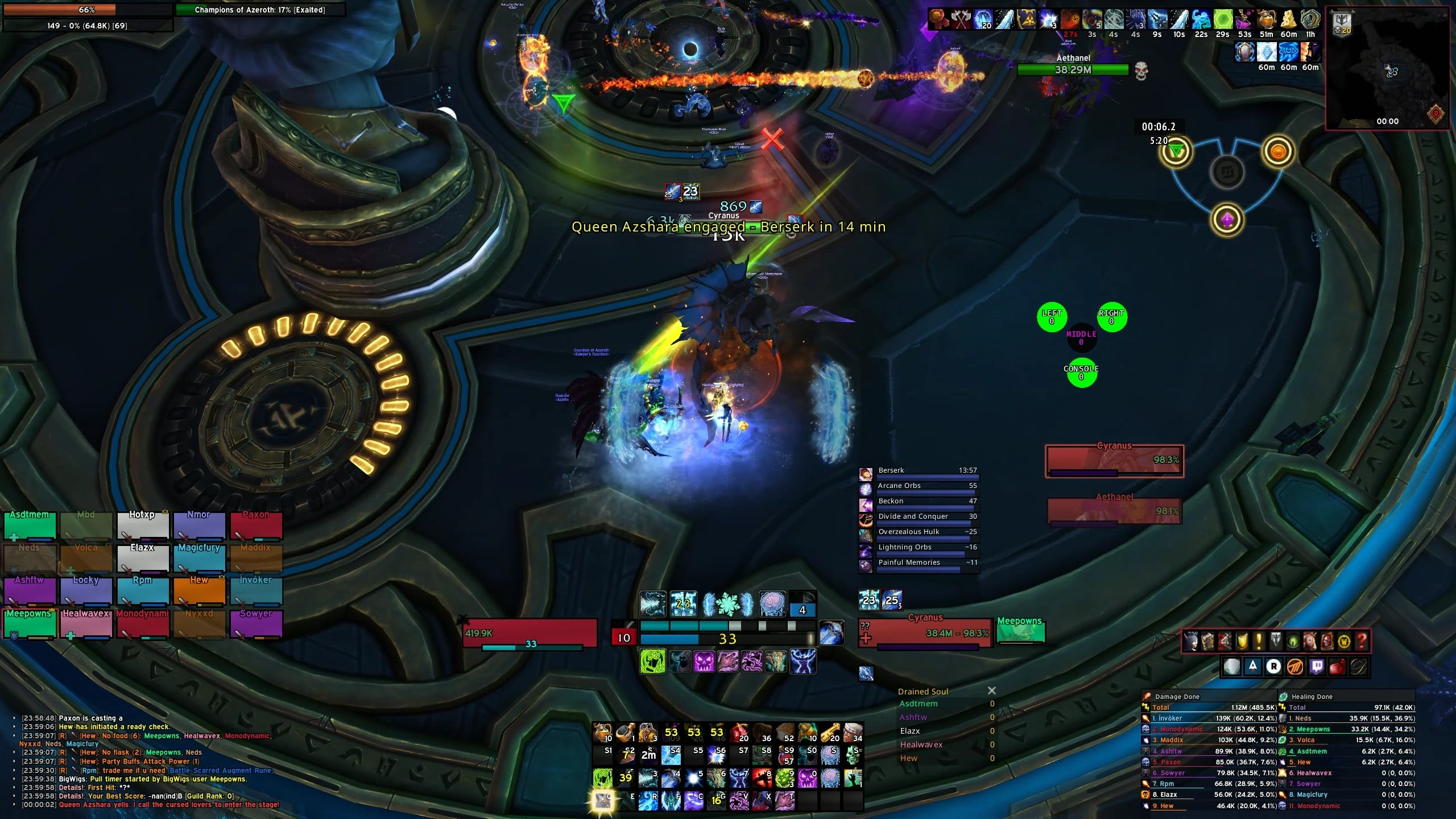Viewport: 1456px width, 819px height.
Task: Target Hotxp's raid frame
Action: pyautogui.click(x=142, y=524)
